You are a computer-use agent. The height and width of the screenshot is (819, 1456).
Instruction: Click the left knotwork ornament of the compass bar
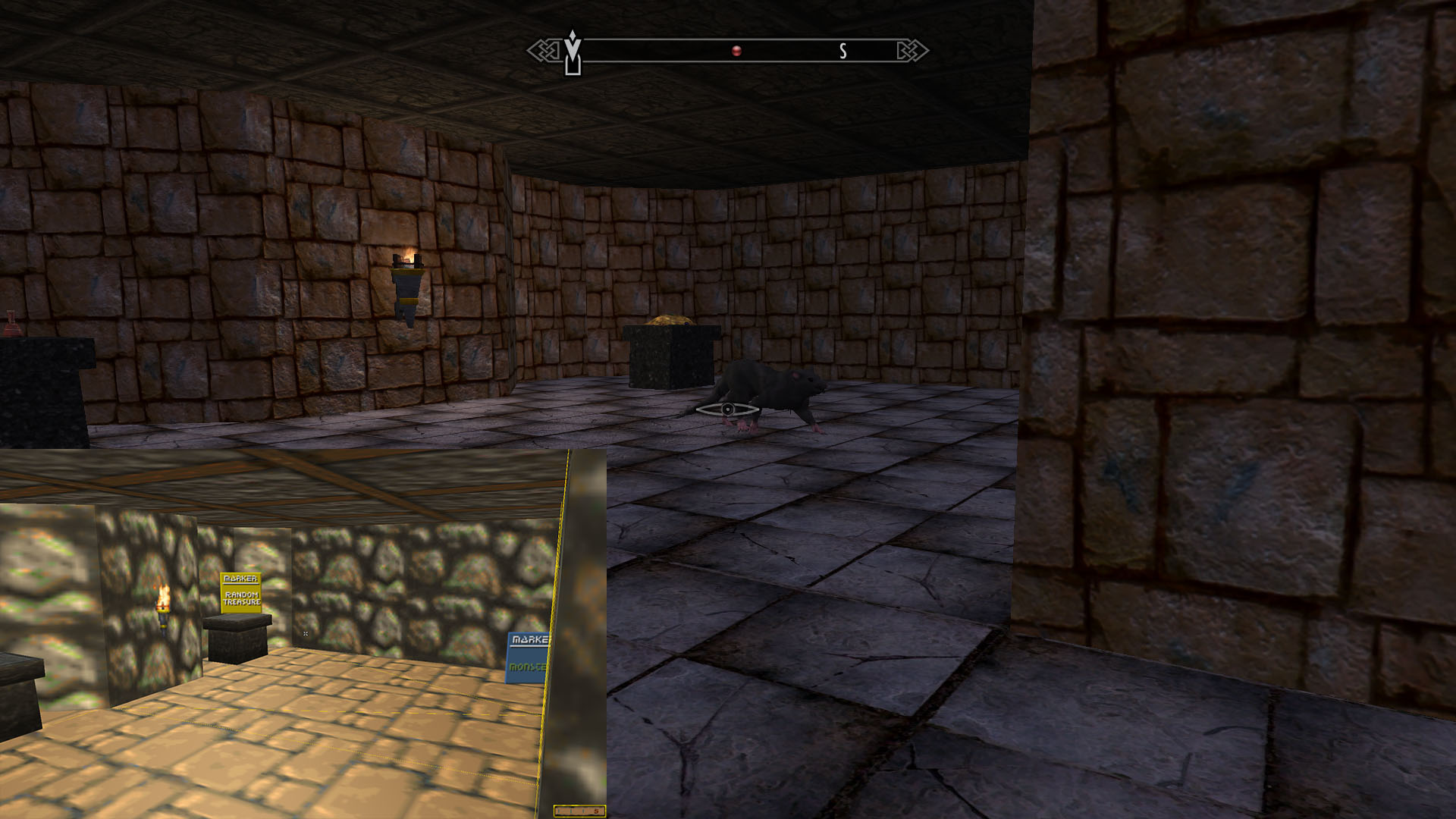pos(543,50)
